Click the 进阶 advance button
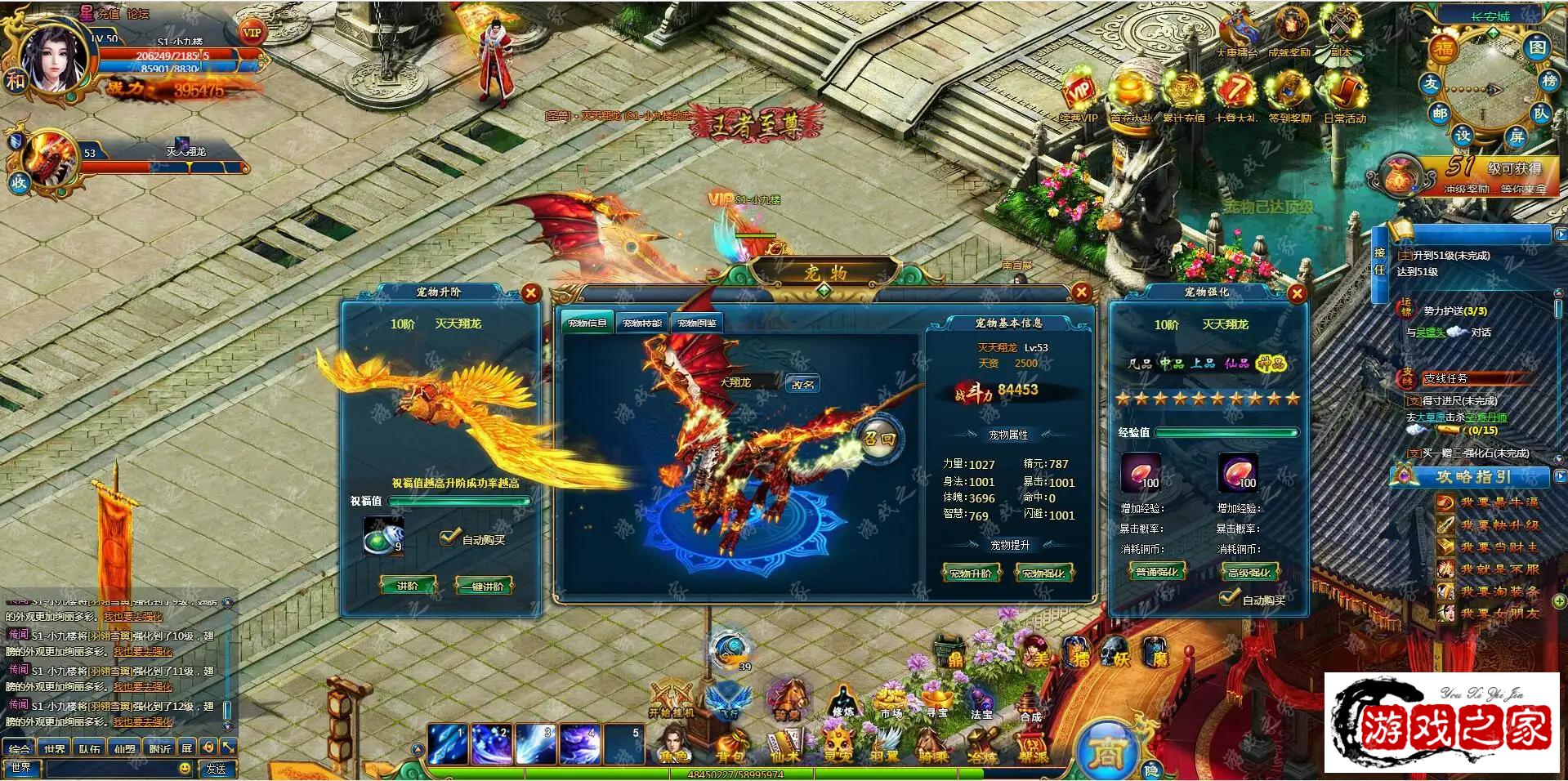1568x781 pixels. tap(408, 586)
